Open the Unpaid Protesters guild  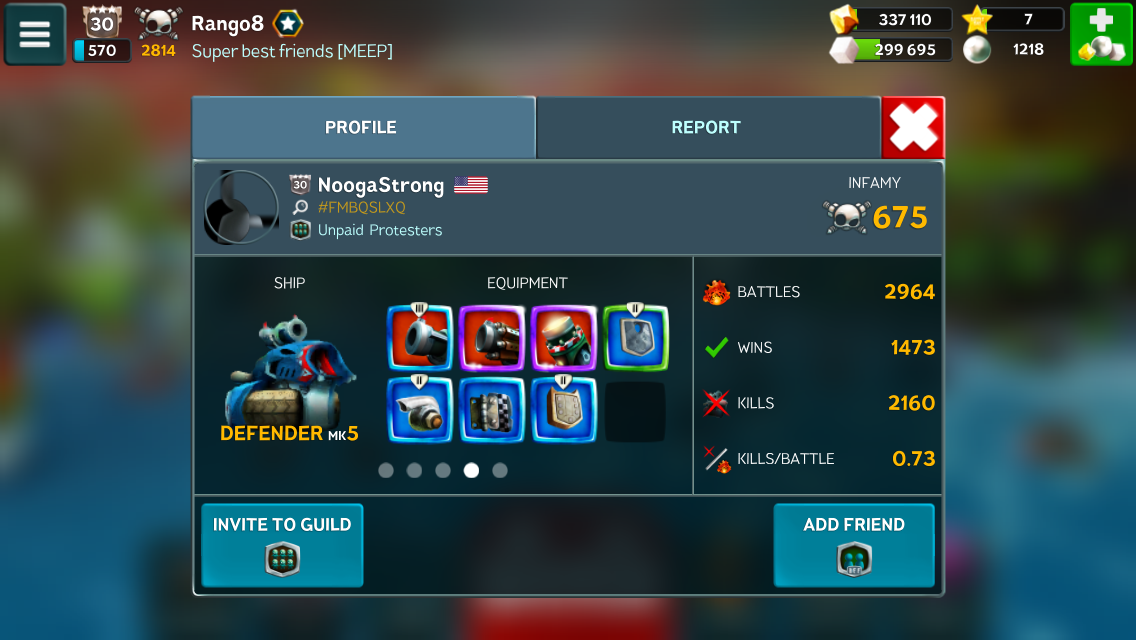[x=379, y=230]
